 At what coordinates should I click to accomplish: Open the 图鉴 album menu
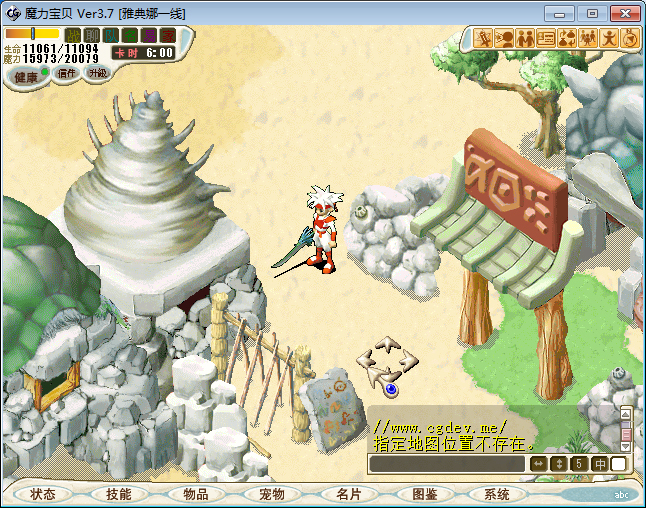pyautogui.click(x=424, y=494)
